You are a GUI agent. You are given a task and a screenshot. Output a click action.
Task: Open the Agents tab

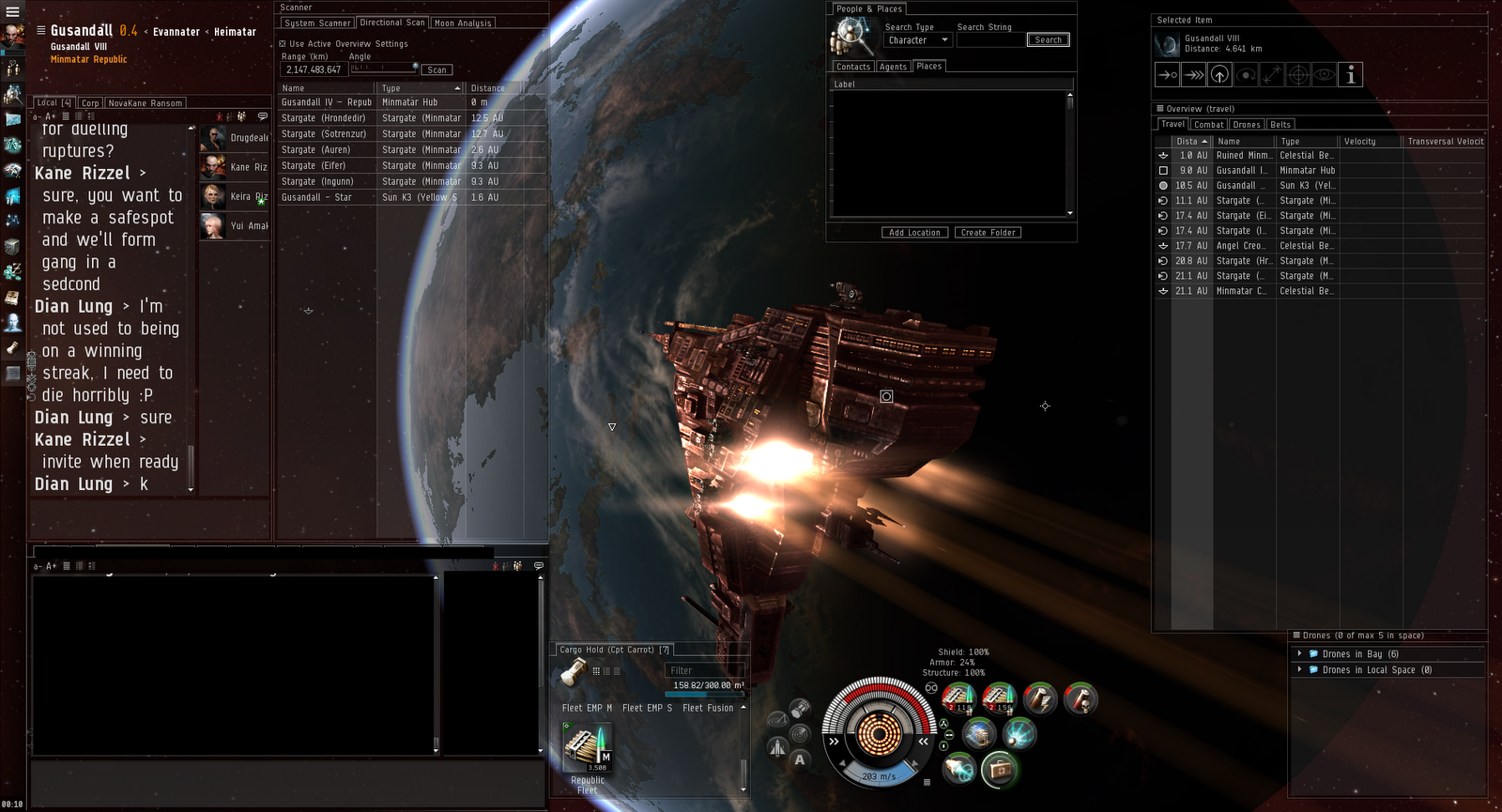point(893,67)
